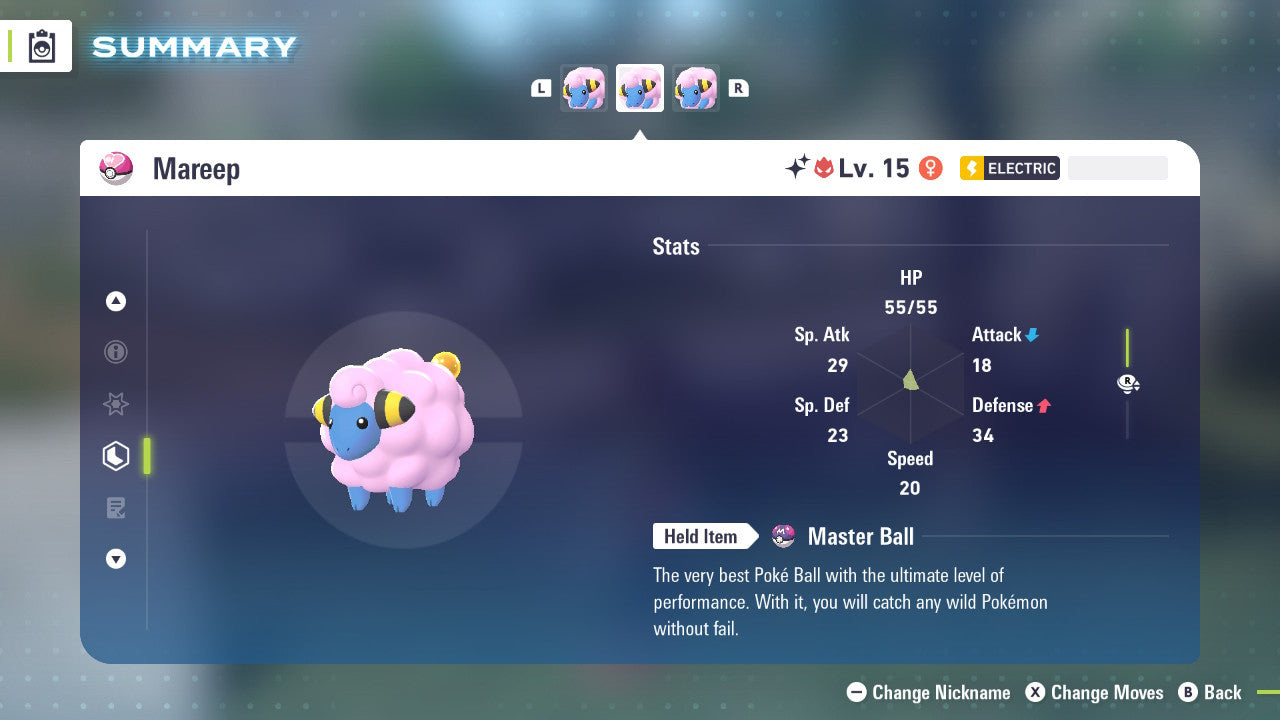
Task: Open the Moves list sidebar icon
Action: pos(115,508)
